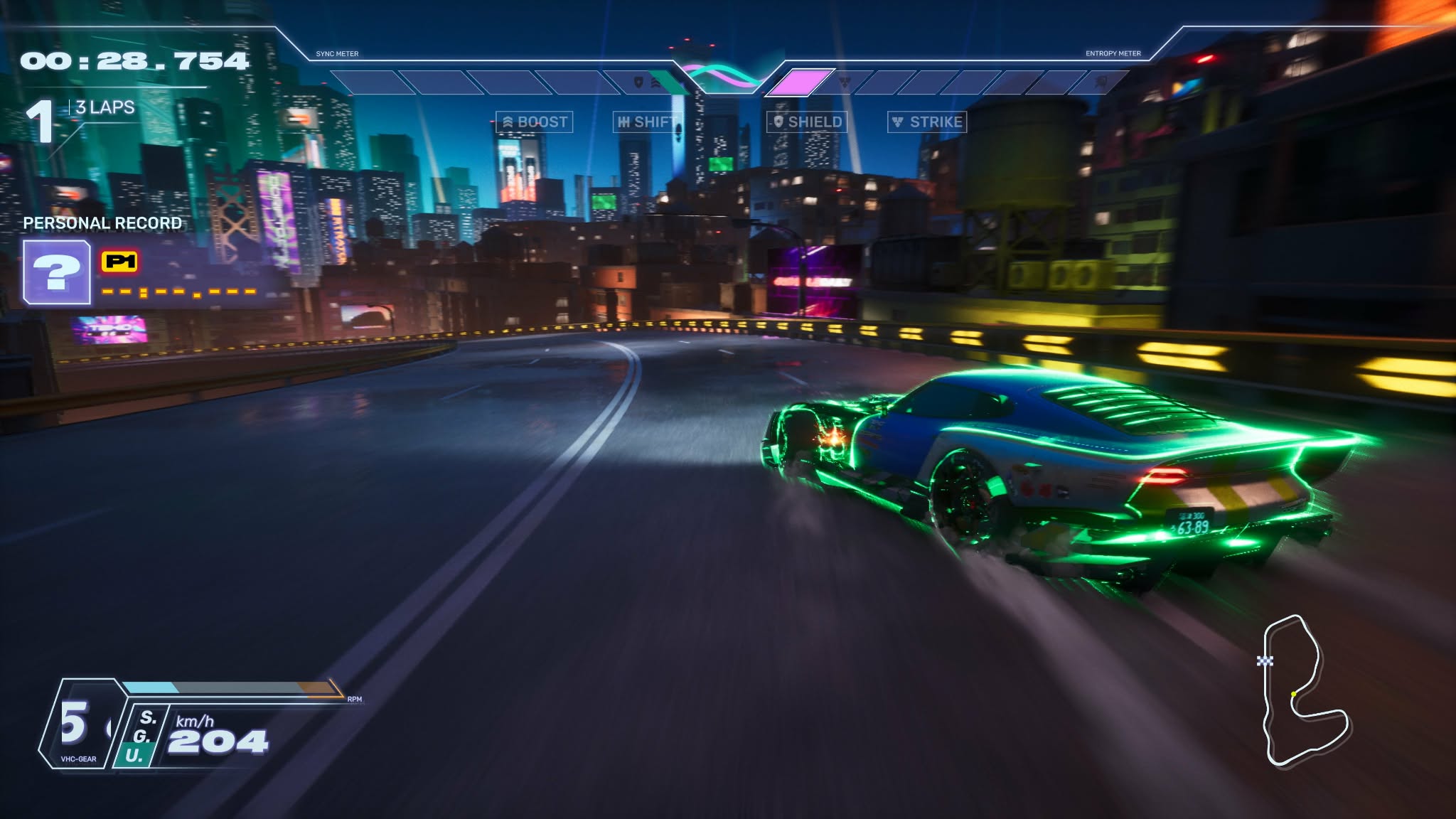Screen dimensions: 1456x819
Task: Click the yellow P1 player badge
Action: tap(119, 262)
